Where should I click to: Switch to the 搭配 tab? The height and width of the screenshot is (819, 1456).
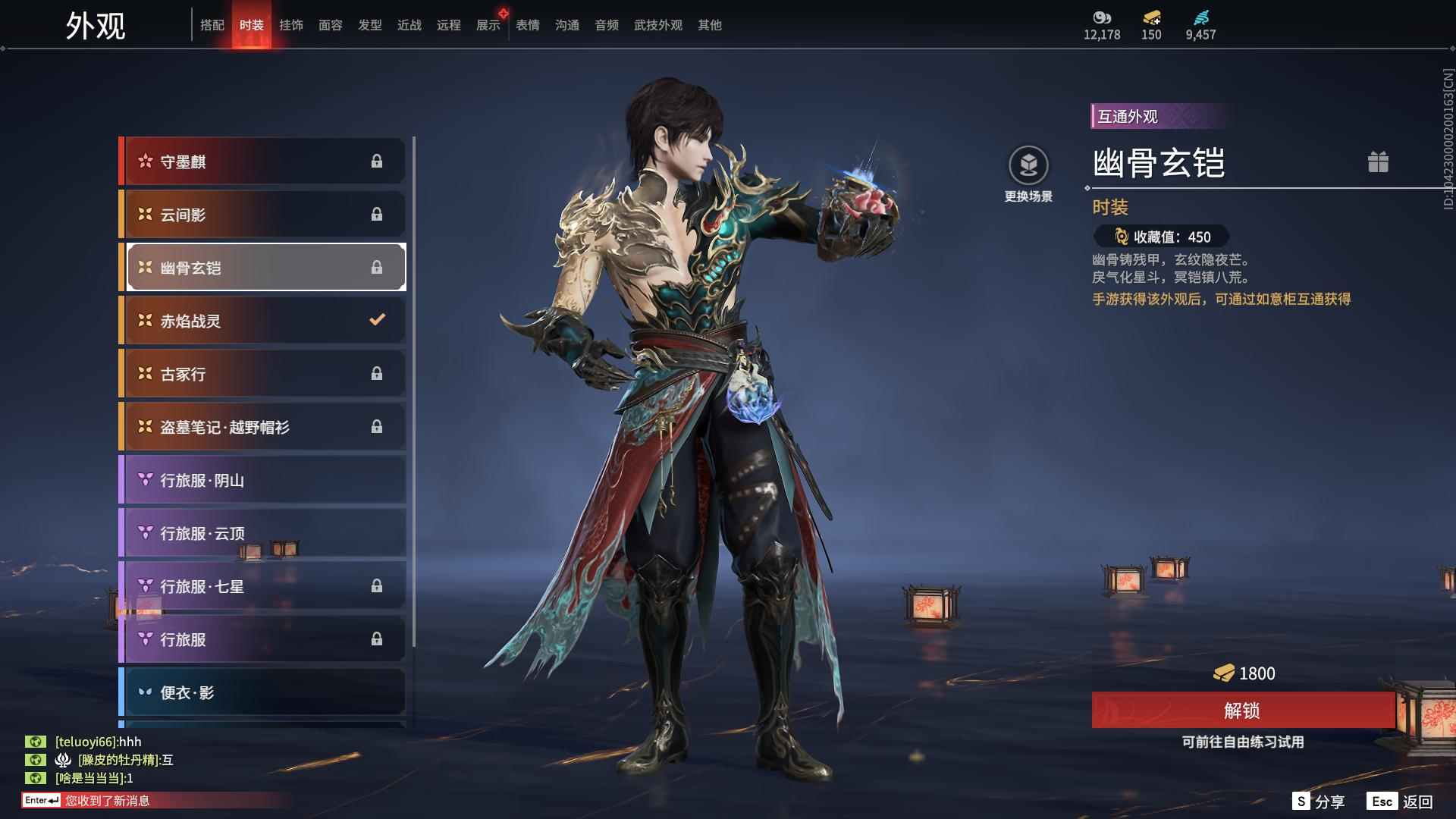212,25
